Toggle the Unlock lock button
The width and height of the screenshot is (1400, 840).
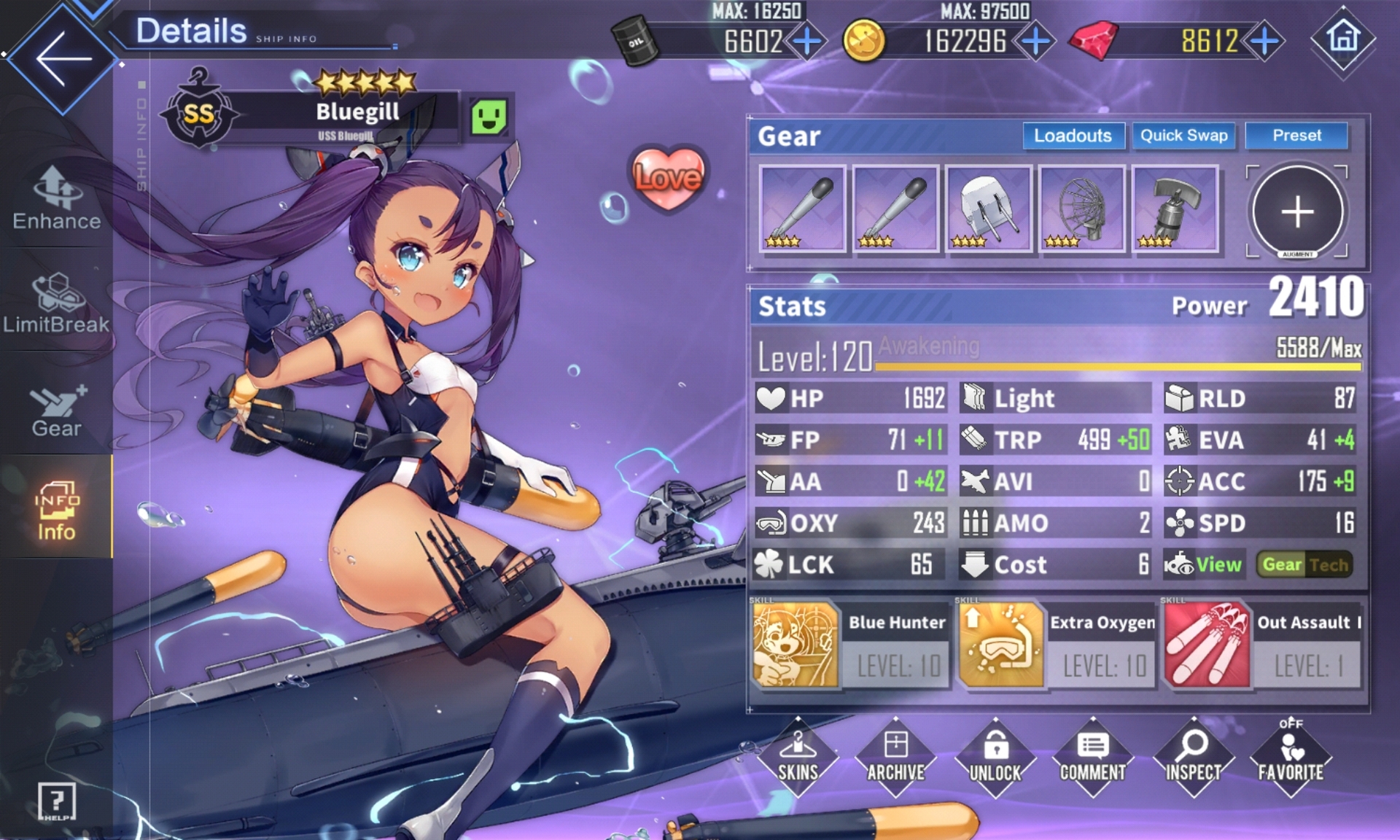point(995,757)
